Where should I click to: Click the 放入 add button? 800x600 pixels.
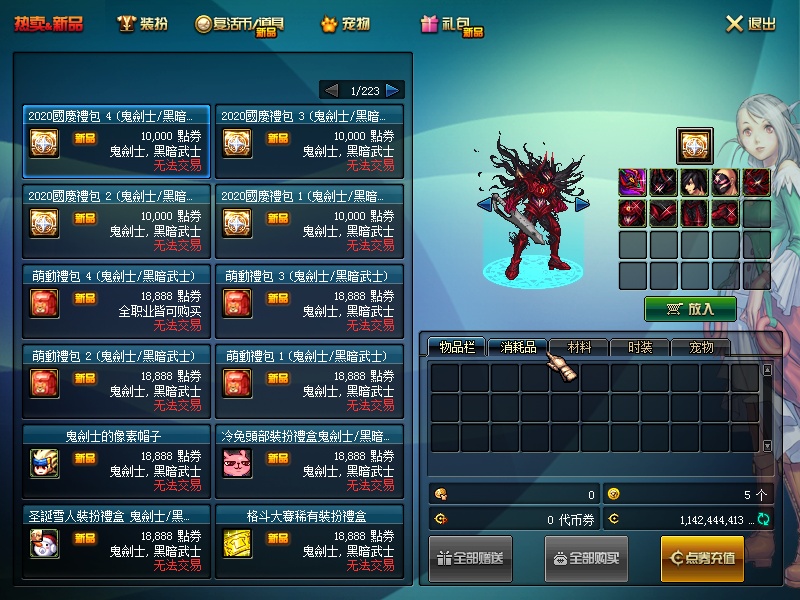pyautogui.click(x=690, y=309)
